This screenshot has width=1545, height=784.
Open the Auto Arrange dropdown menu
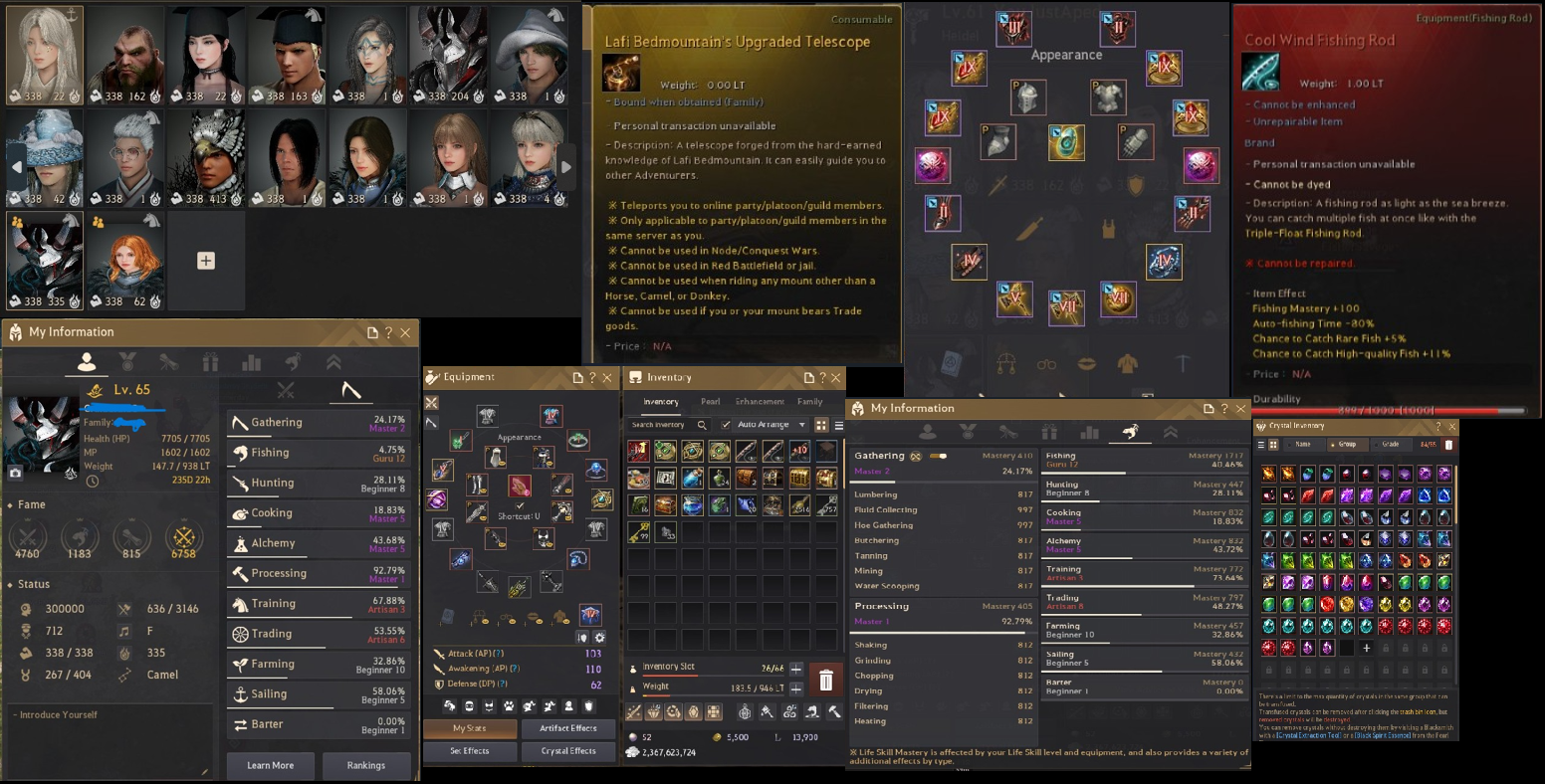coord(801,425)
